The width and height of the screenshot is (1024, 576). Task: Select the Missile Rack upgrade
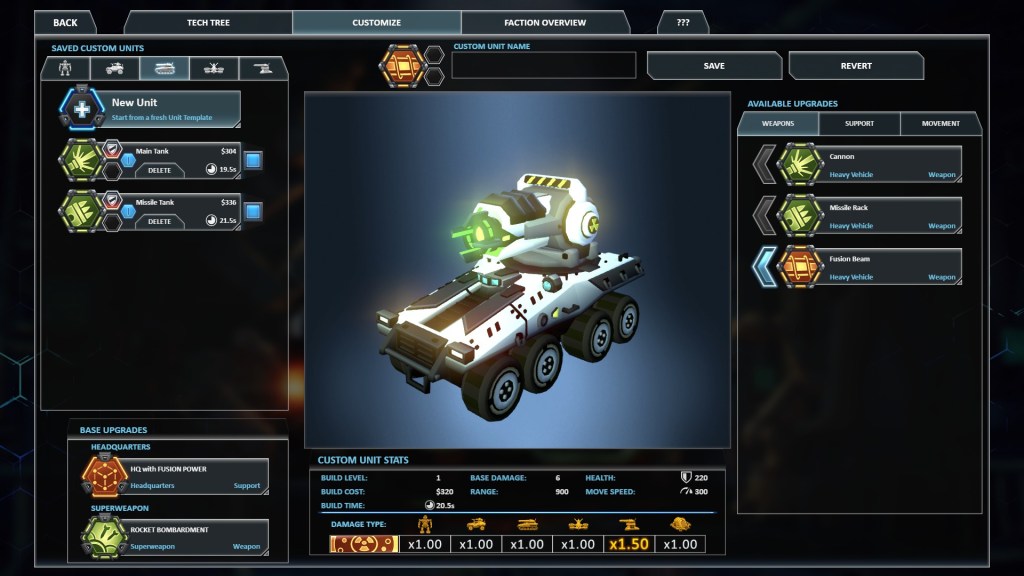coord(880,216)
